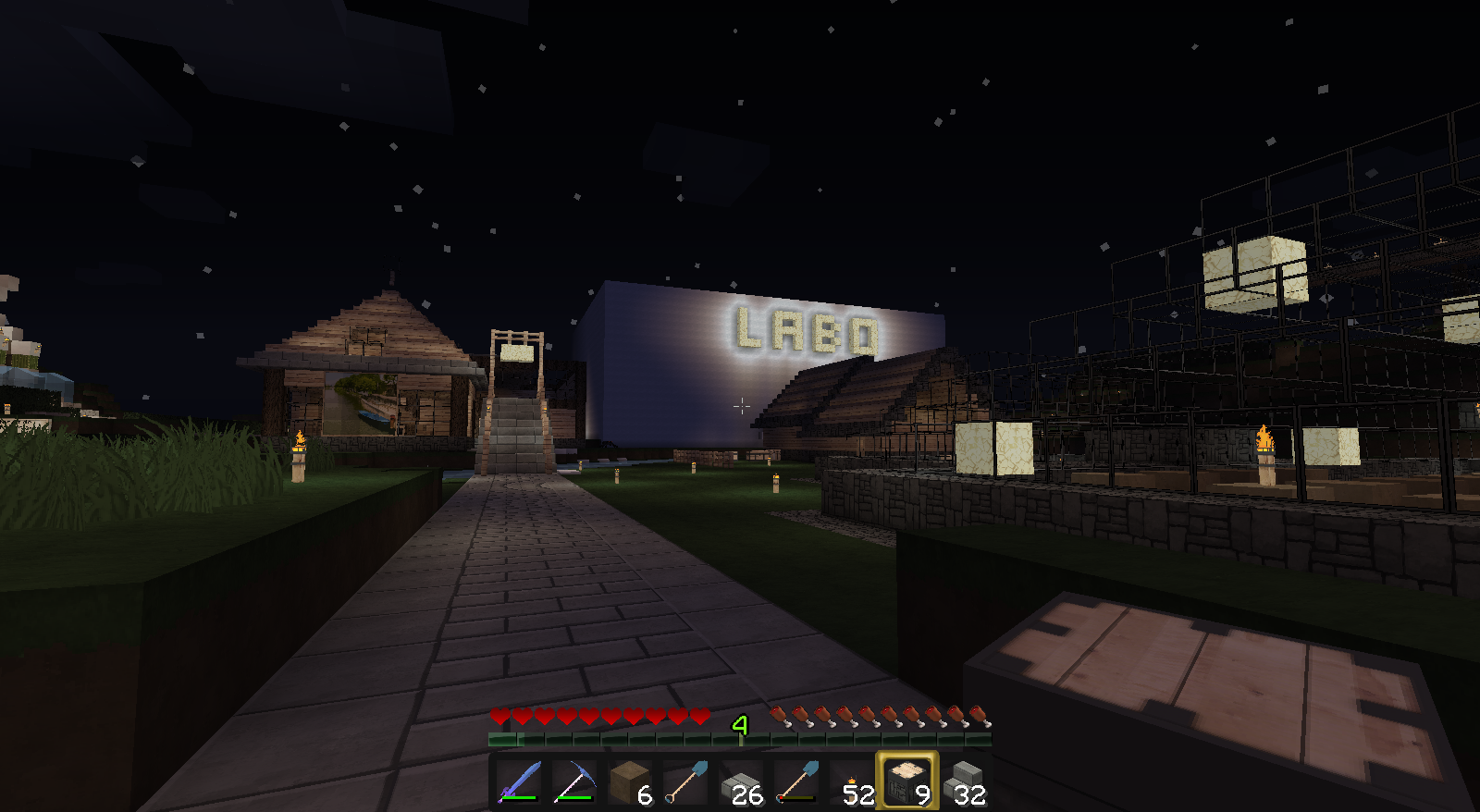Select the damaged shovel with low durability
This screenshot has width=1480, height=812.
(796, 781)
